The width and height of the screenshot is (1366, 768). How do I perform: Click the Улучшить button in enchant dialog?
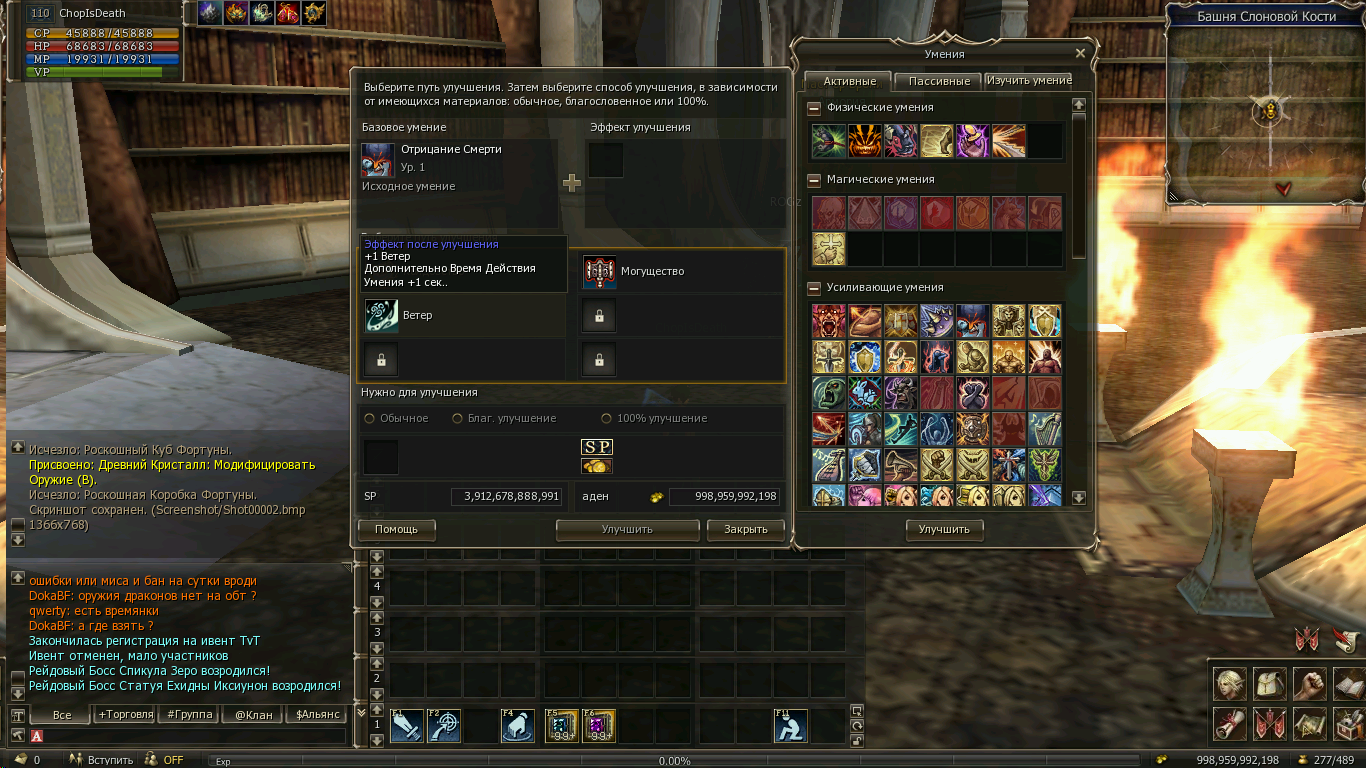click(627, 529)
